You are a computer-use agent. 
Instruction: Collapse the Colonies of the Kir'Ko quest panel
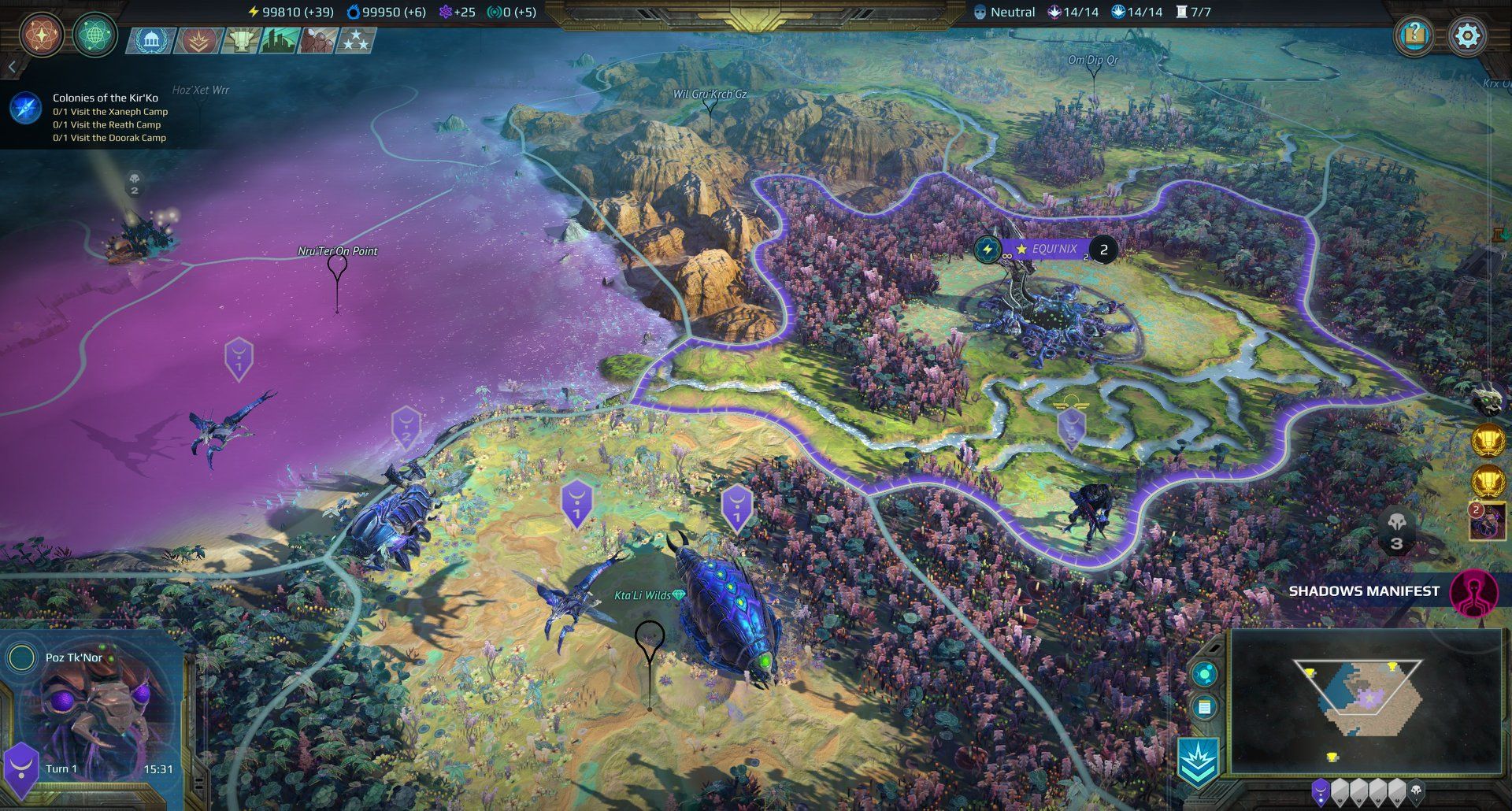12,65
